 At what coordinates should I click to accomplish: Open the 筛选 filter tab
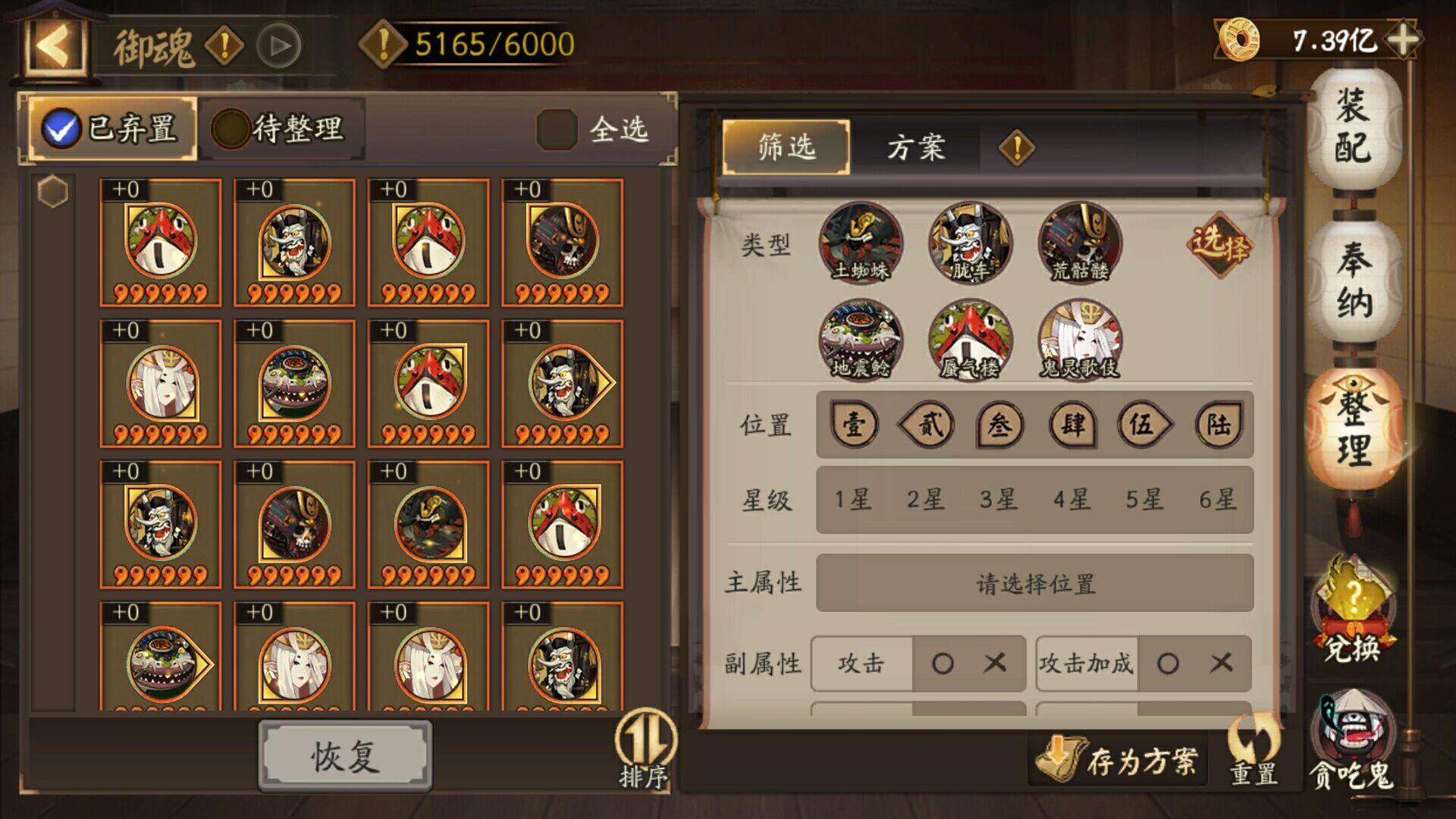pyautogui.click(x=786, y=147)
